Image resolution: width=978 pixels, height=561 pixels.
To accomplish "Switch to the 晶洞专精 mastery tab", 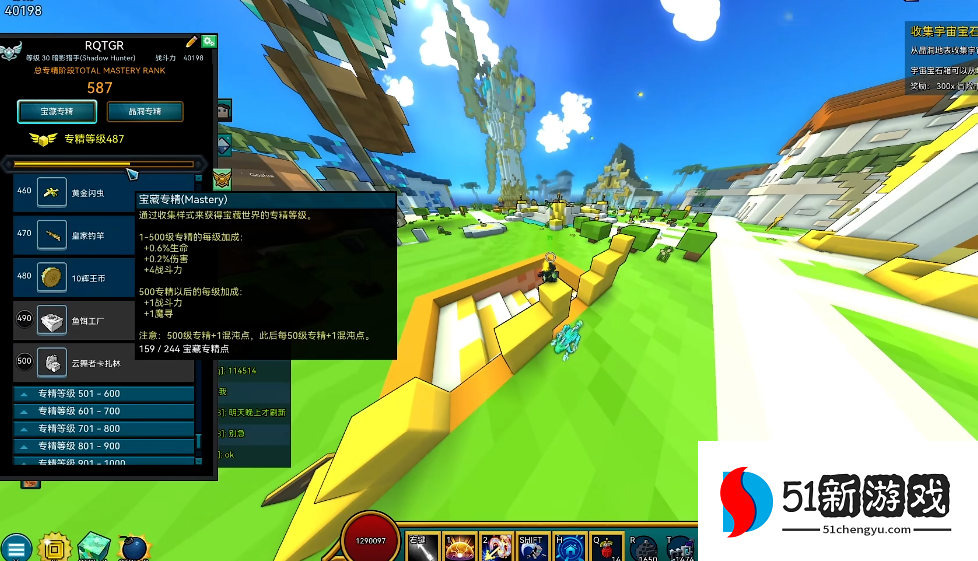I will point(146,111).
